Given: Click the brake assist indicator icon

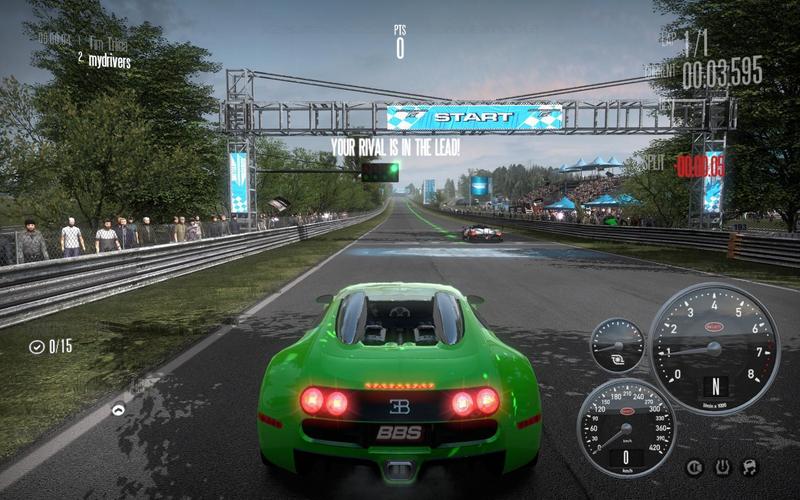Looking at the screenshot, I should [x=694, y=467].
